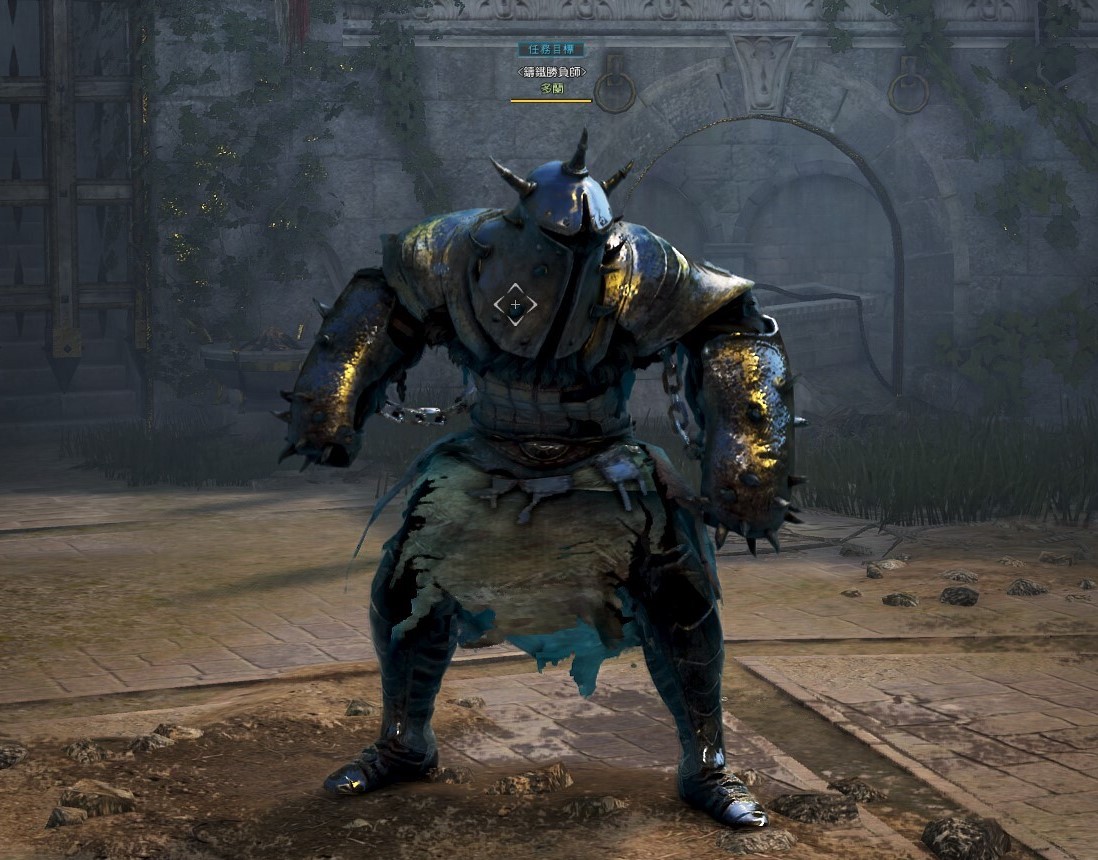The height and width of the screenshot is (860, 1098).
Task: Click the 任務目標 quest target tag
Action: (550, 49)
